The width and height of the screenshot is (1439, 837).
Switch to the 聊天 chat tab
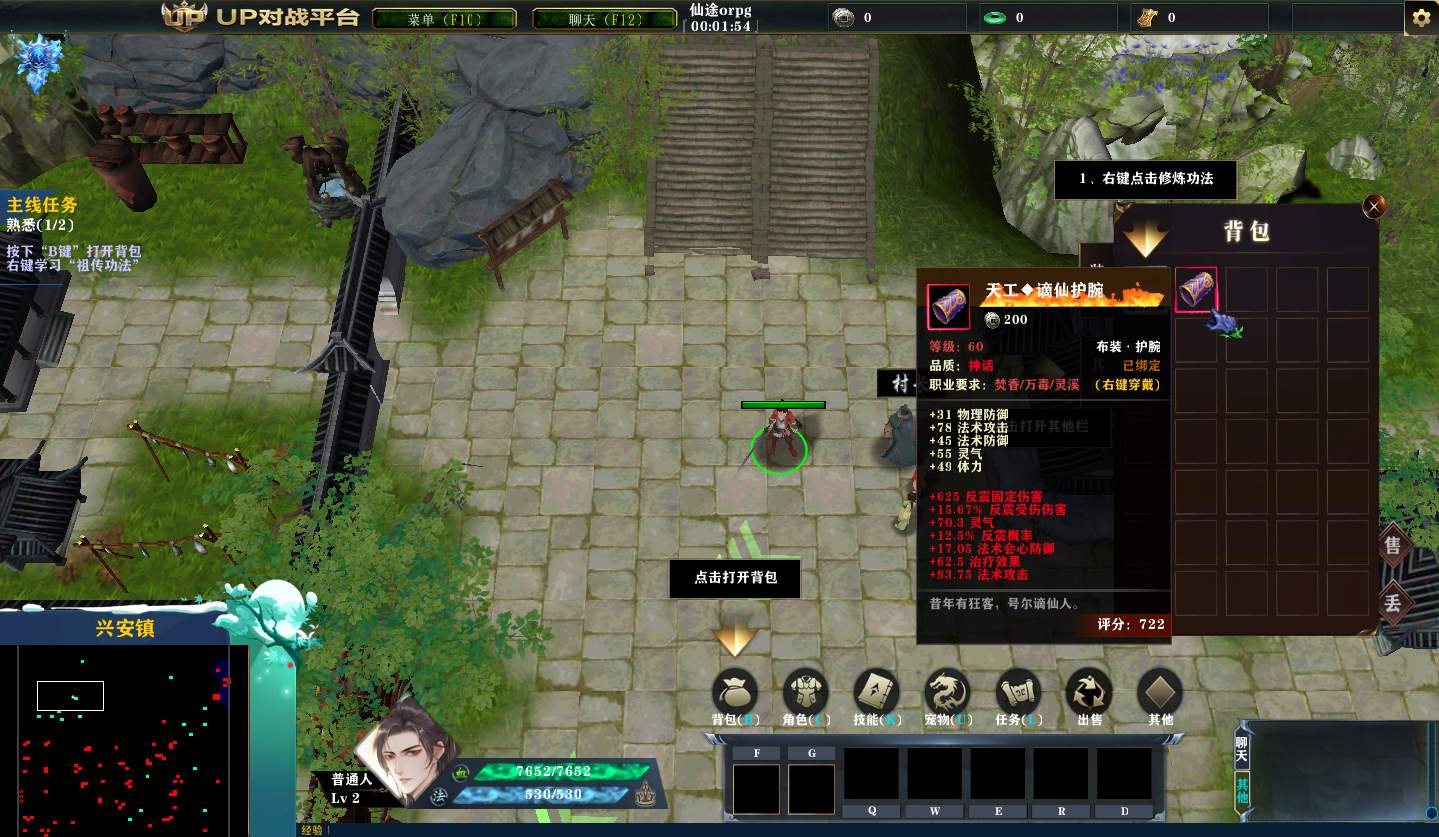pos(1242,752)
